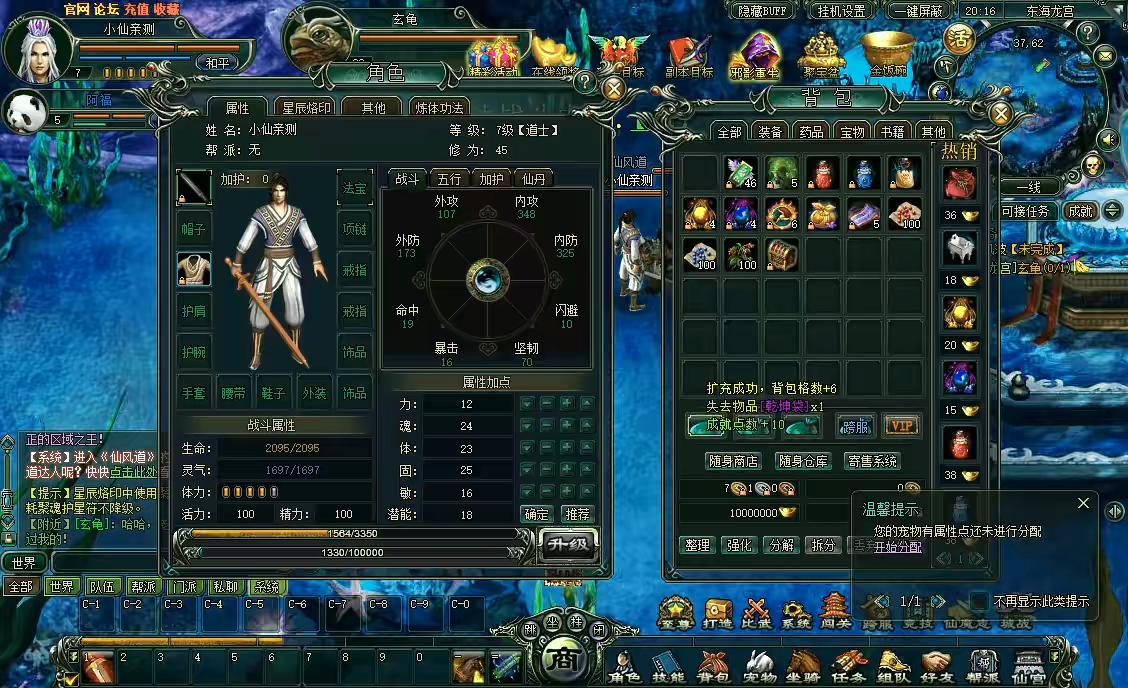
Task: Close the 背包 backpack window
Action: (1000, 113)
